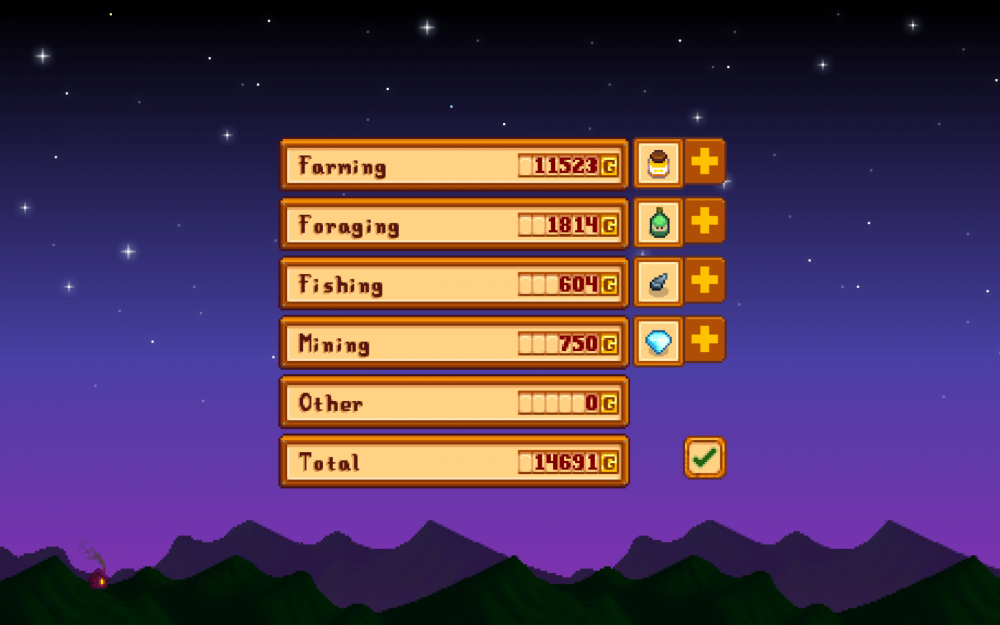
Task: Click the green bottle icon beside Foraging
Action: [x=658, y=222]
